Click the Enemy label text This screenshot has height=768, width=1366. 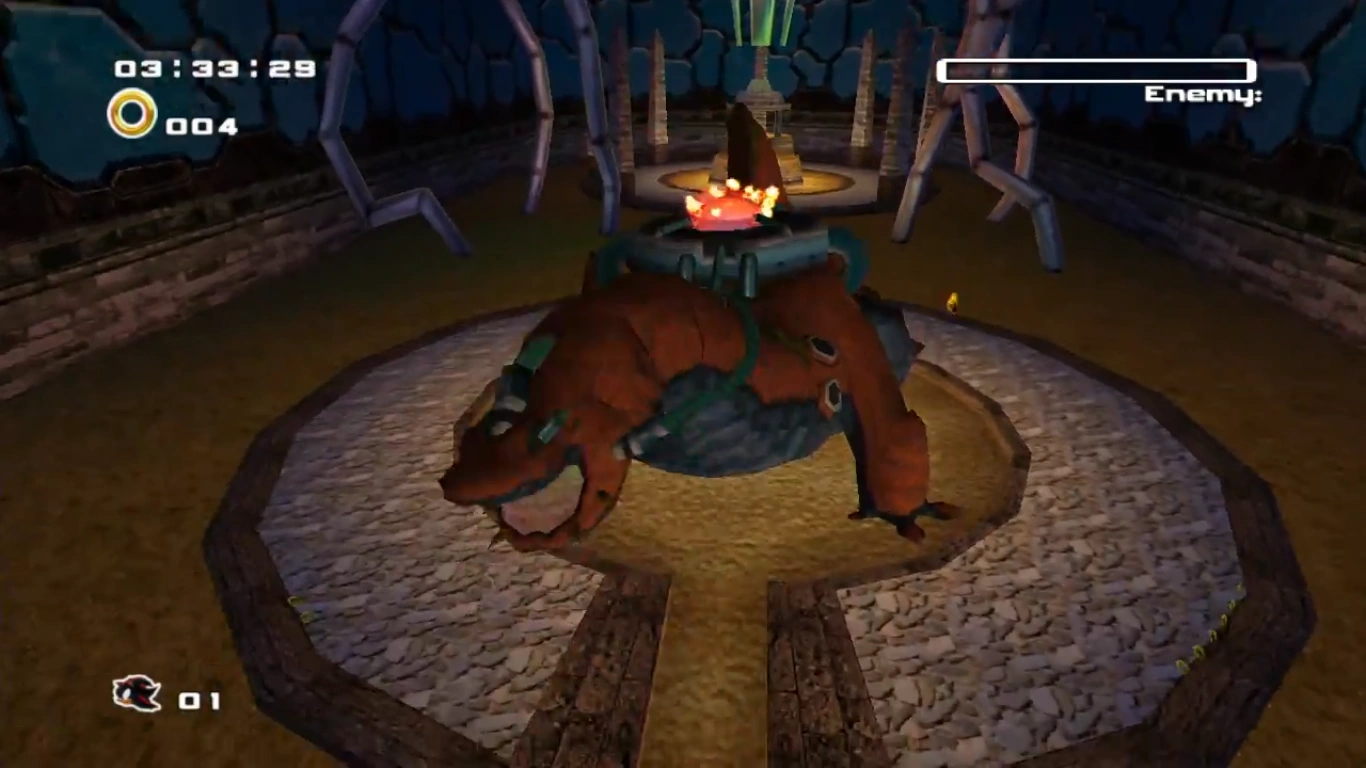tap(1202, 95)
